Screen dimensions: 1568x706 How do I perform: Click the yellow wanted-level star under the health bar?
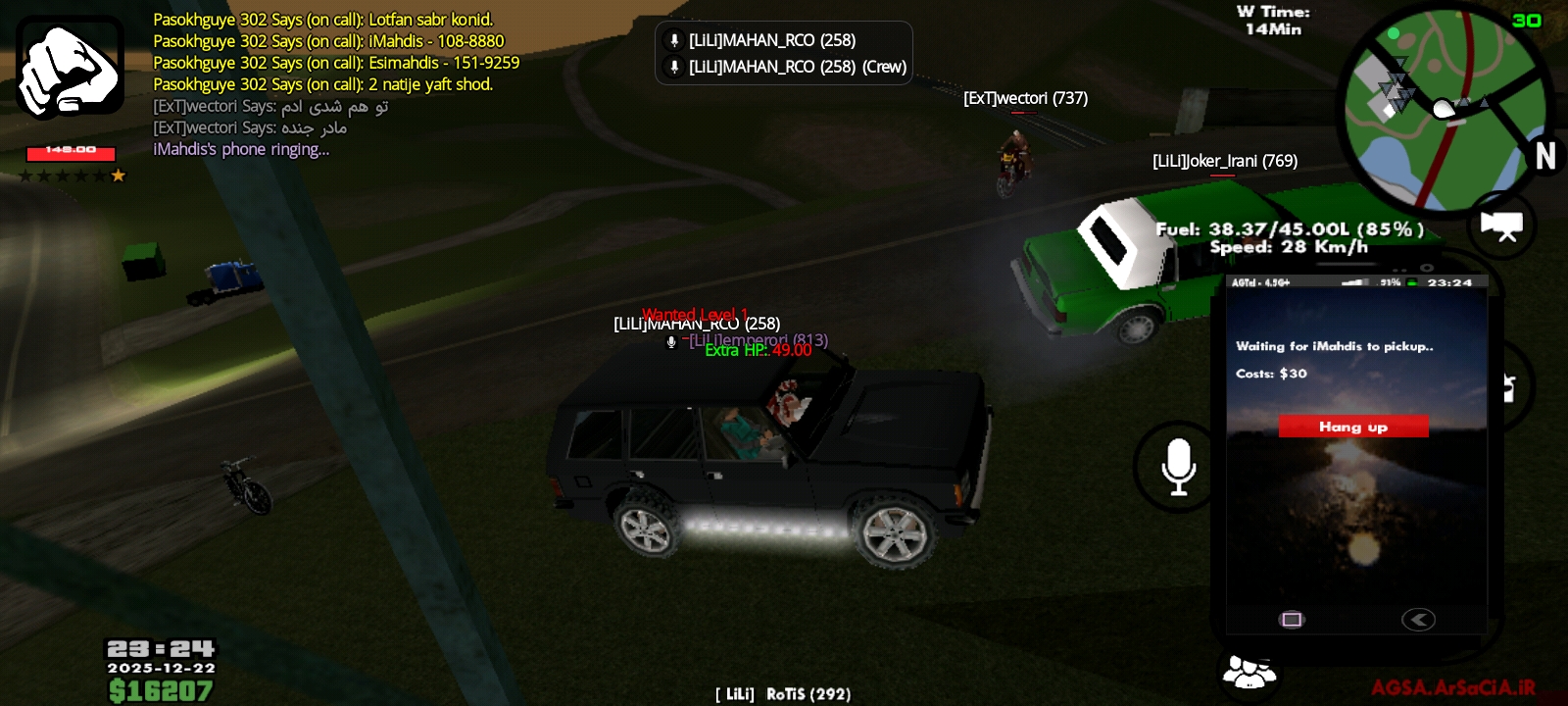[x=118, y=176]
